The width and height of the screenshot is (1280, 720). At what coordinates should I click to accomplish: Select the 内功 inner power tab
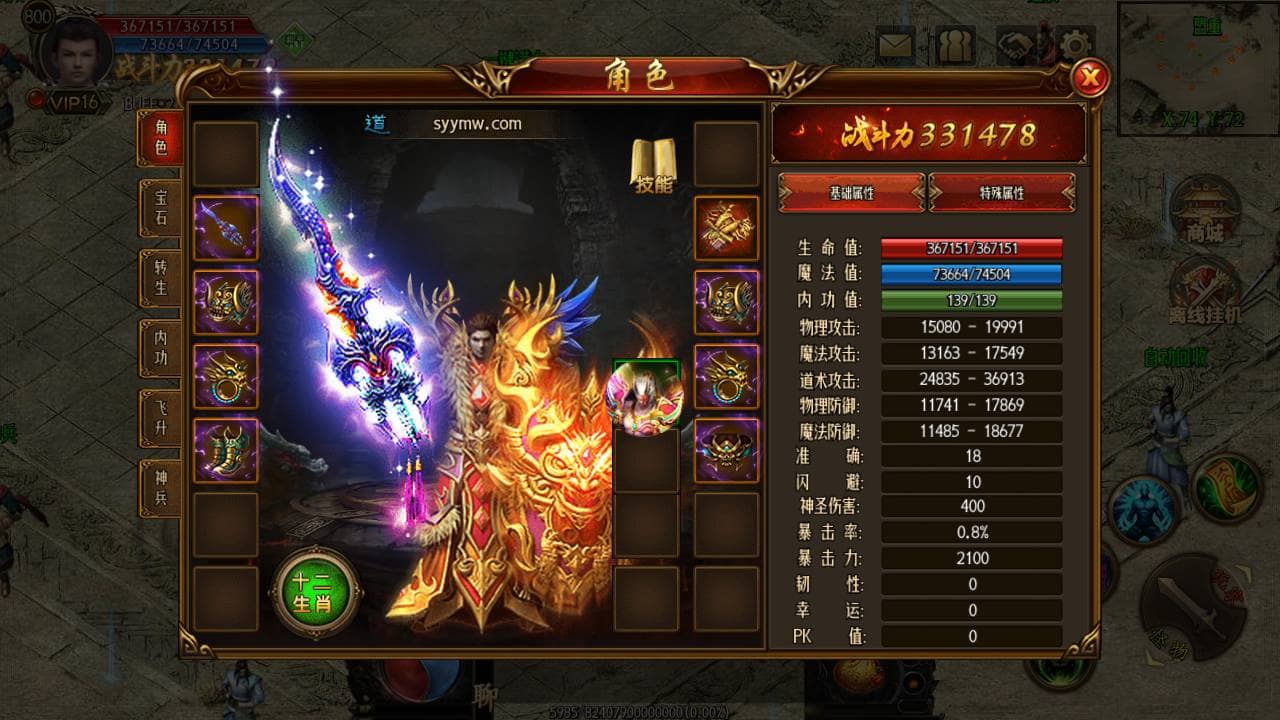coord(160,347)
